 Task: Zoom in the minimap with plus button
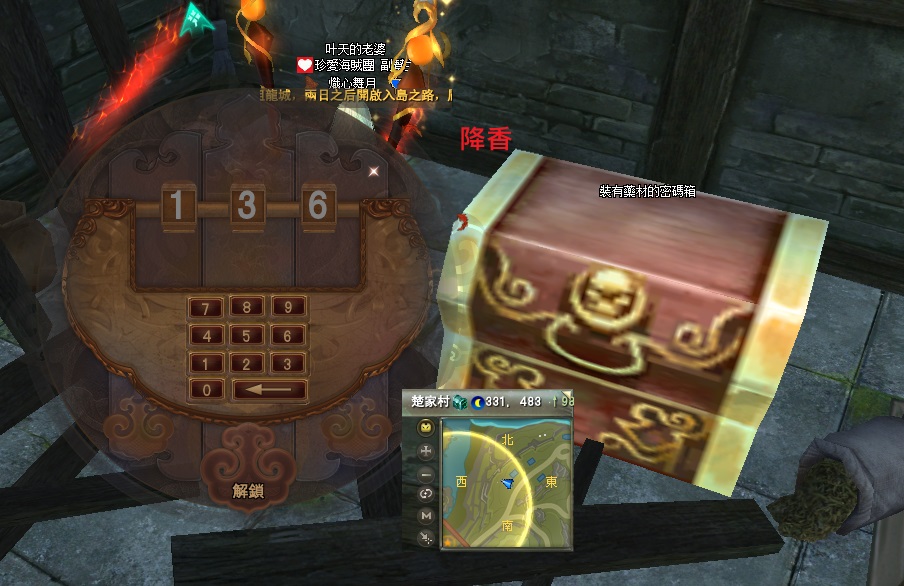coord(427,450)
